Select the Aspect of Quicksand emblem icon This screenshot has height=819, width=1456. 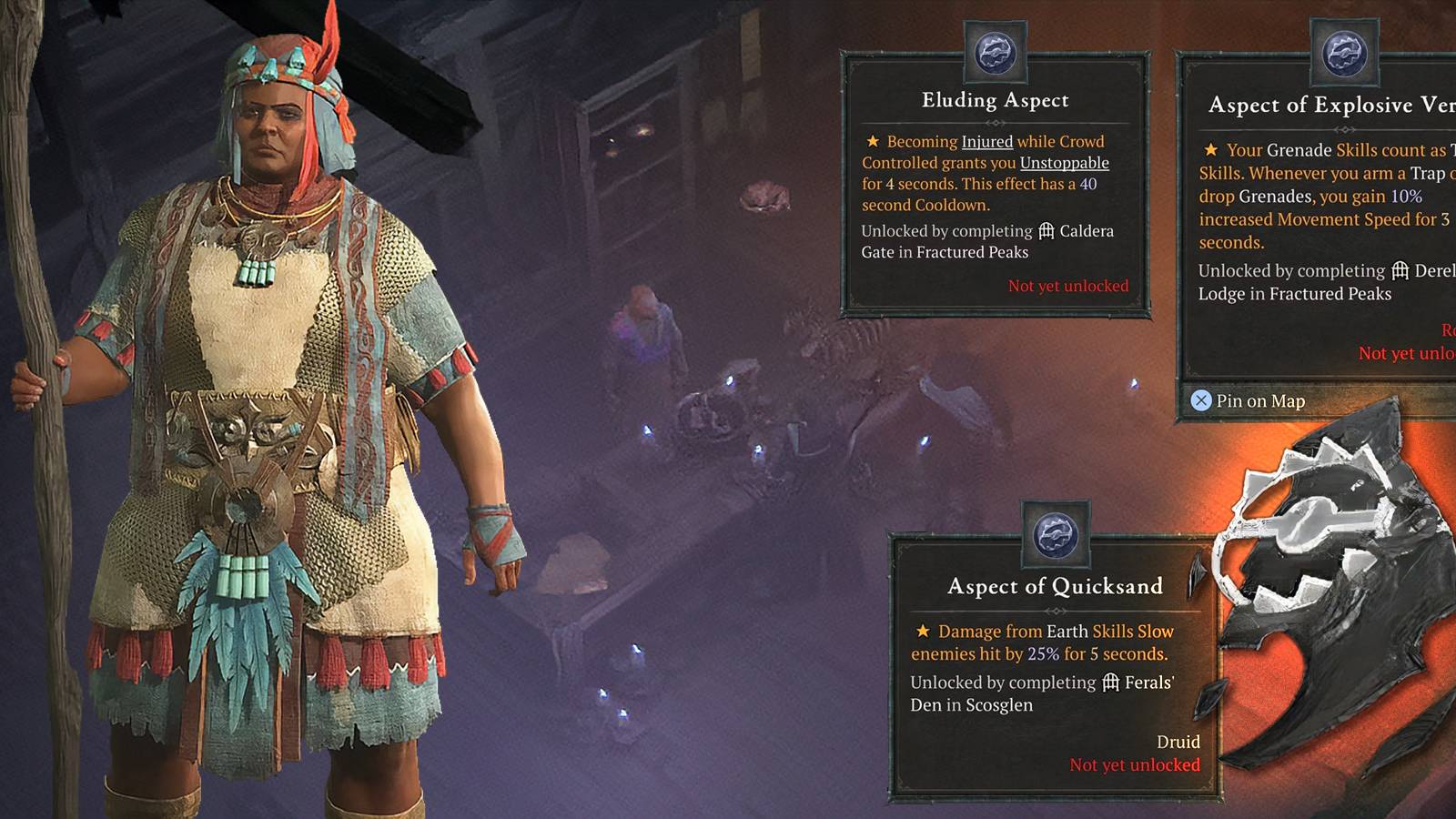coord(1057,537)
